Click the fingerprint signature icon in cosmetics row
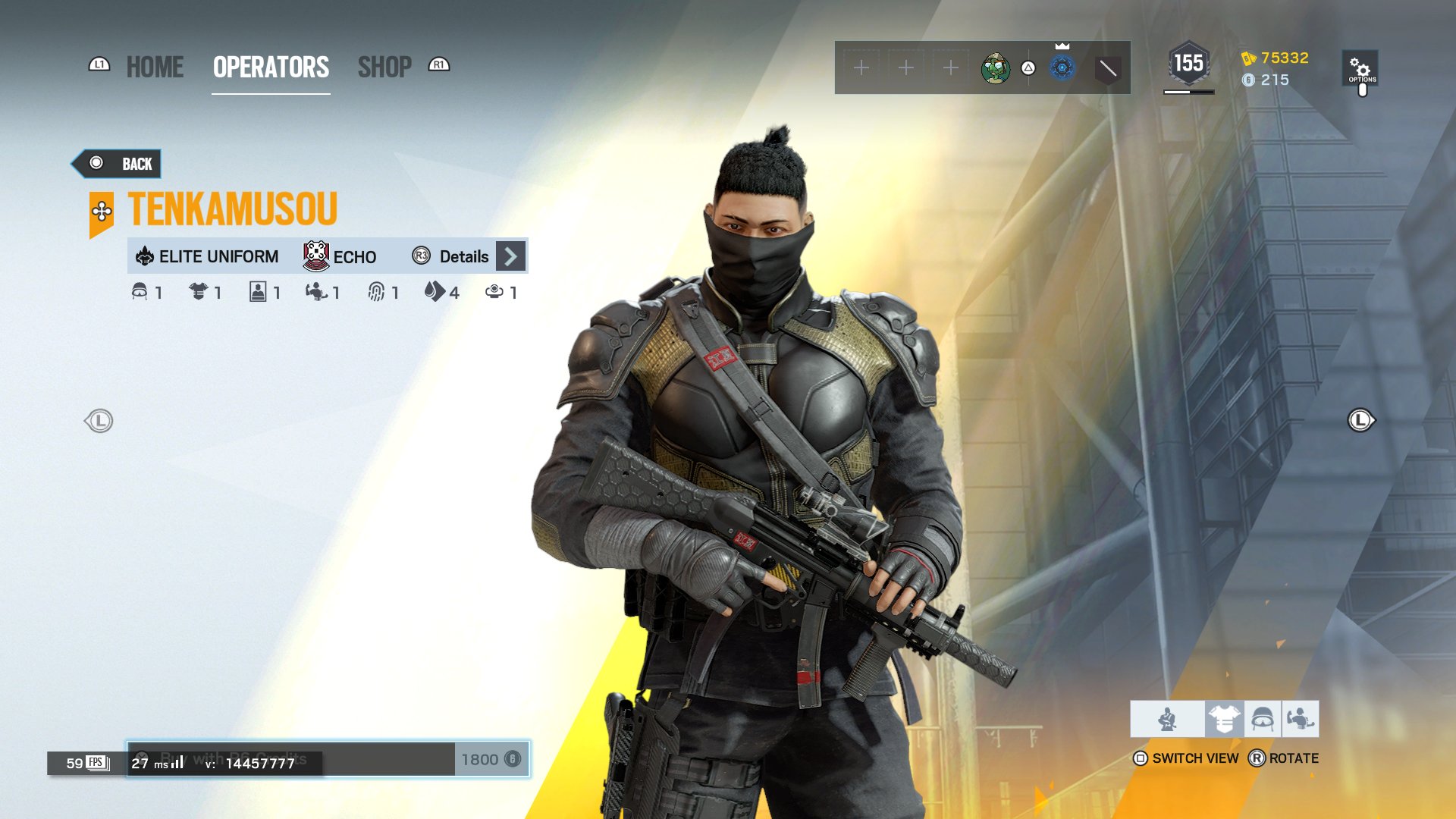 [375, 292]
